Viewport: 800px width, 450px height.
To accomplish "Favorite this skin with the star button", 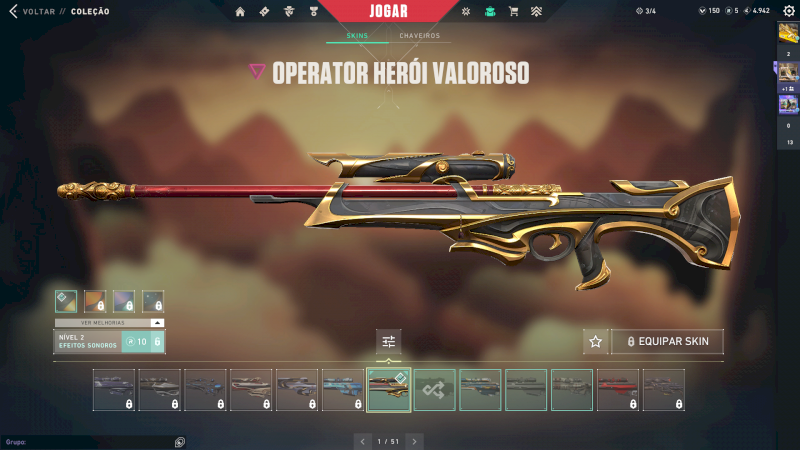I will tap(596, 342).
